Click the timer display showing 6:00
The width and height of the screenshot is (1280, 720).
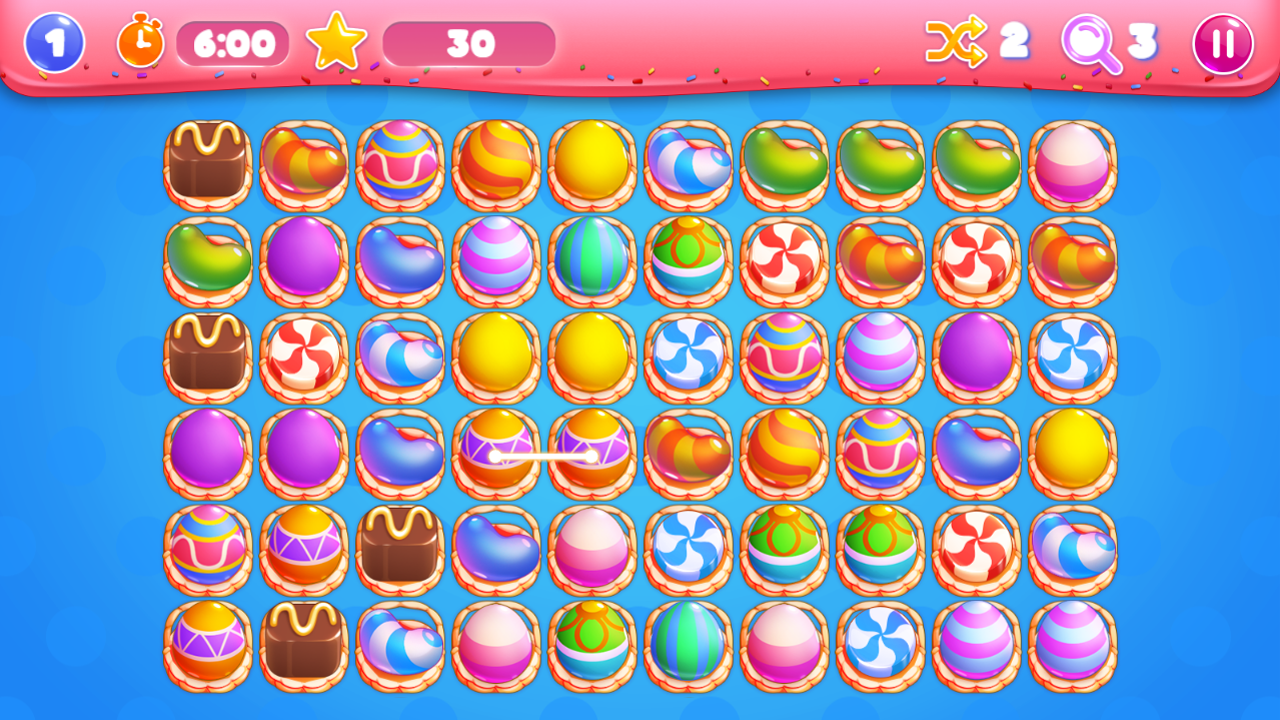234,44
